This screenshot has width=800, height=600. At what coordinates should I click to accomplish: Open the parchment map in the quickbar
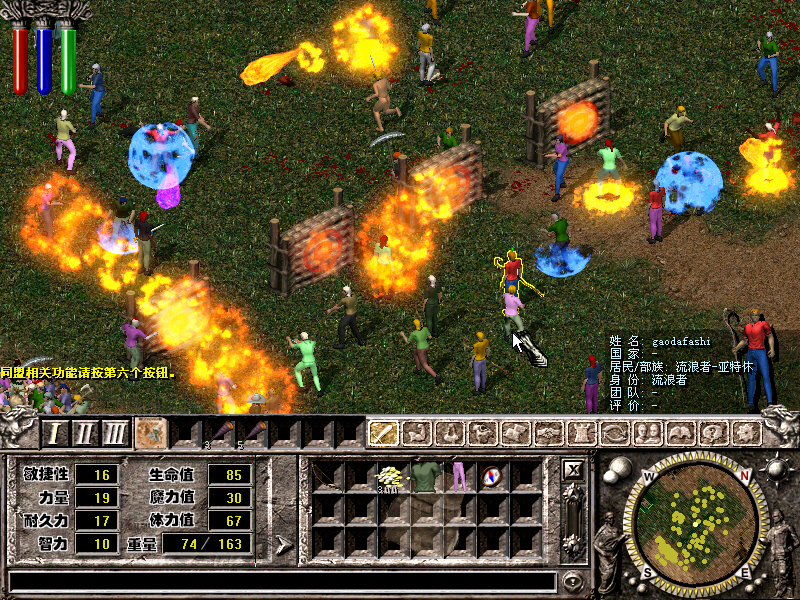(151, 432)
